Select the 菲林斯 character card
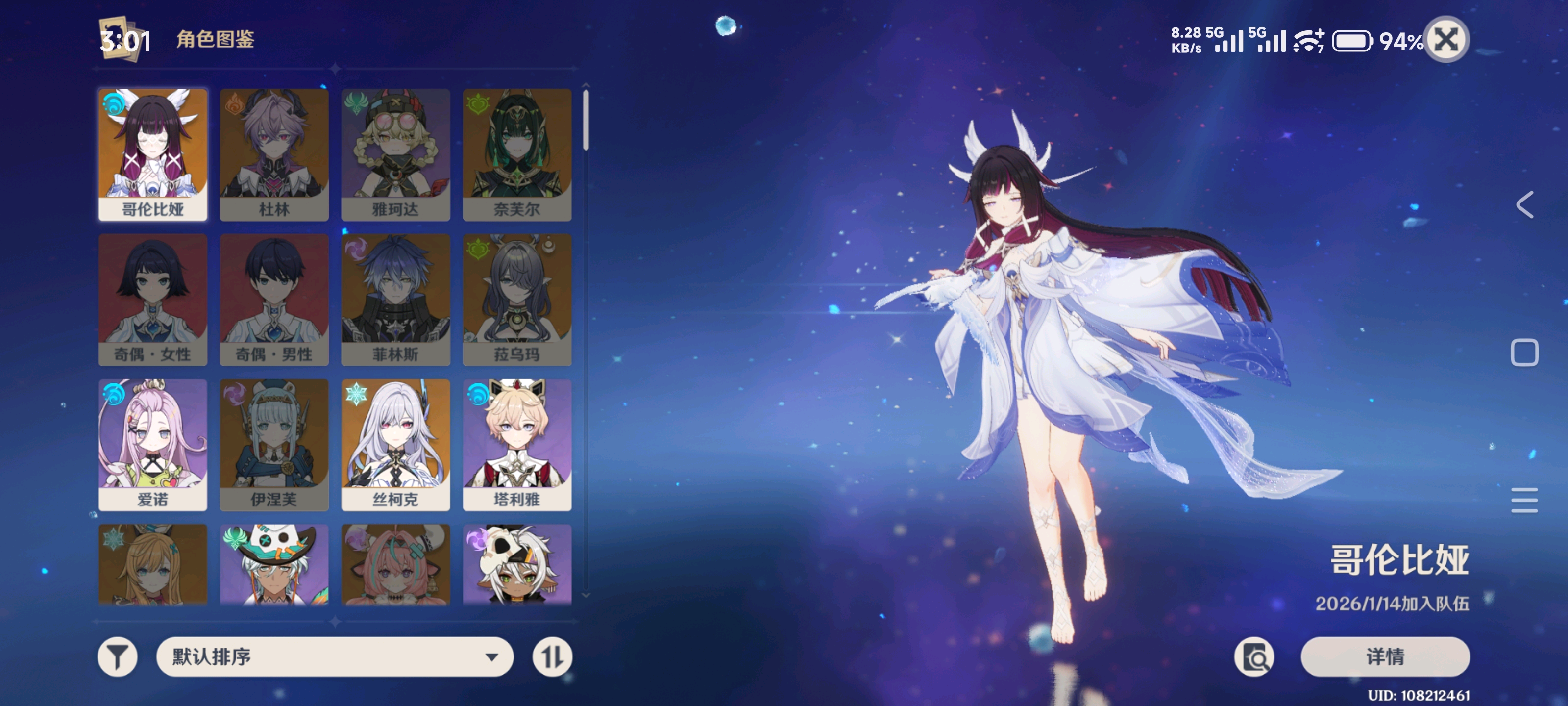 395,299
